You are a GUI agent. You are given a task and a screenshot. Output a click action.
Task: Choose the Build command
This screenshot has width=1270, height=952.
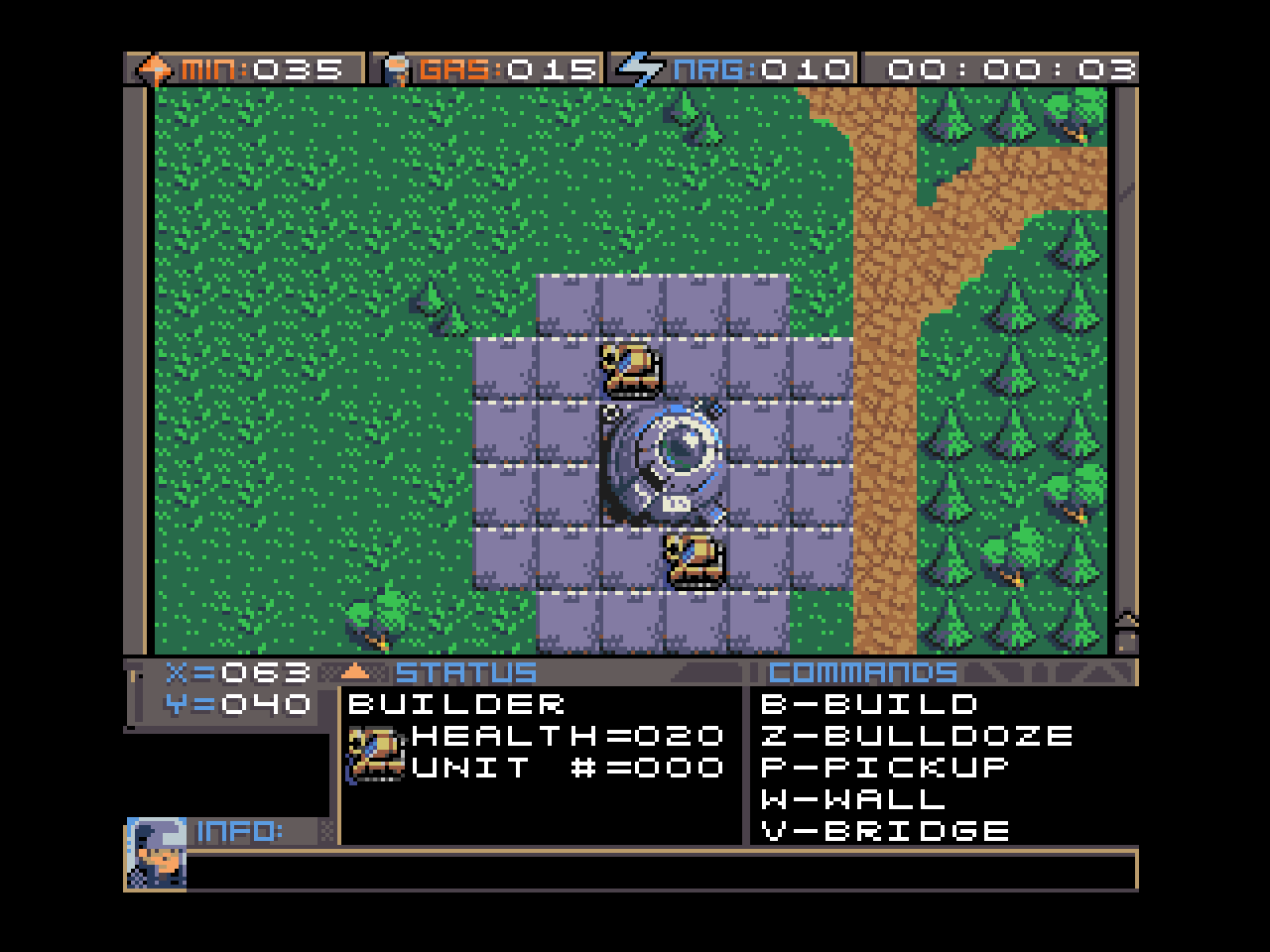click(x=870, y=704)
